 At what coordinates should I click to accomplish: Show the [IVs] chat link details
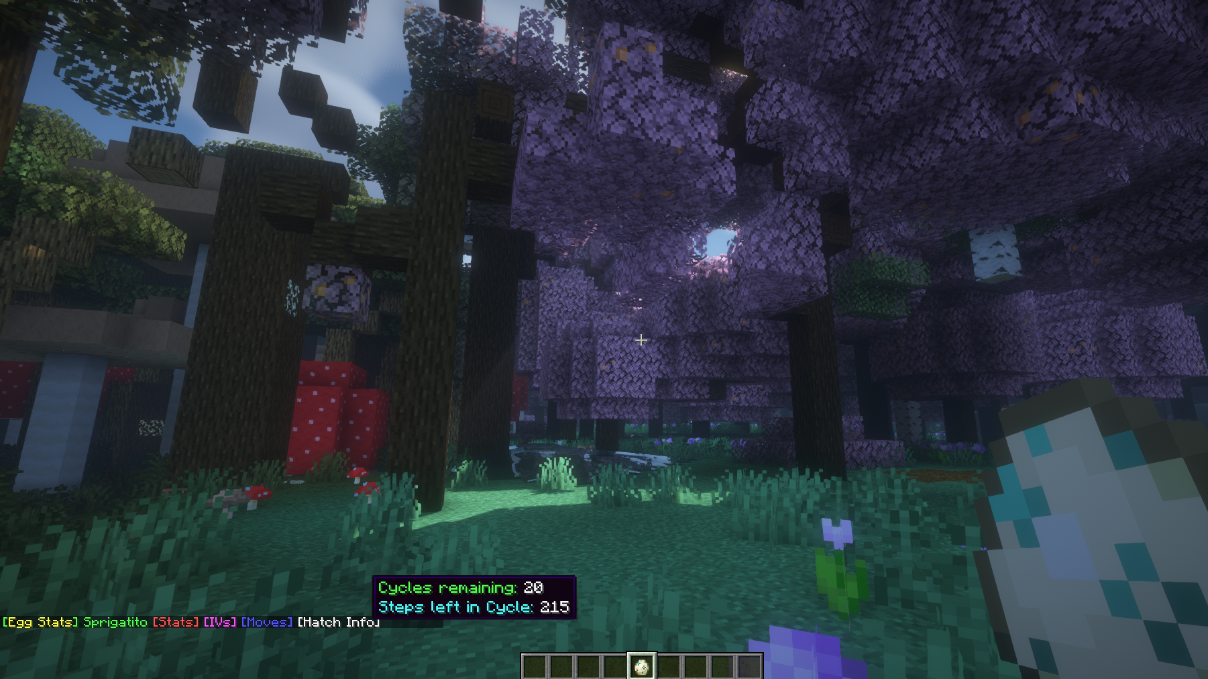(219, 622)
